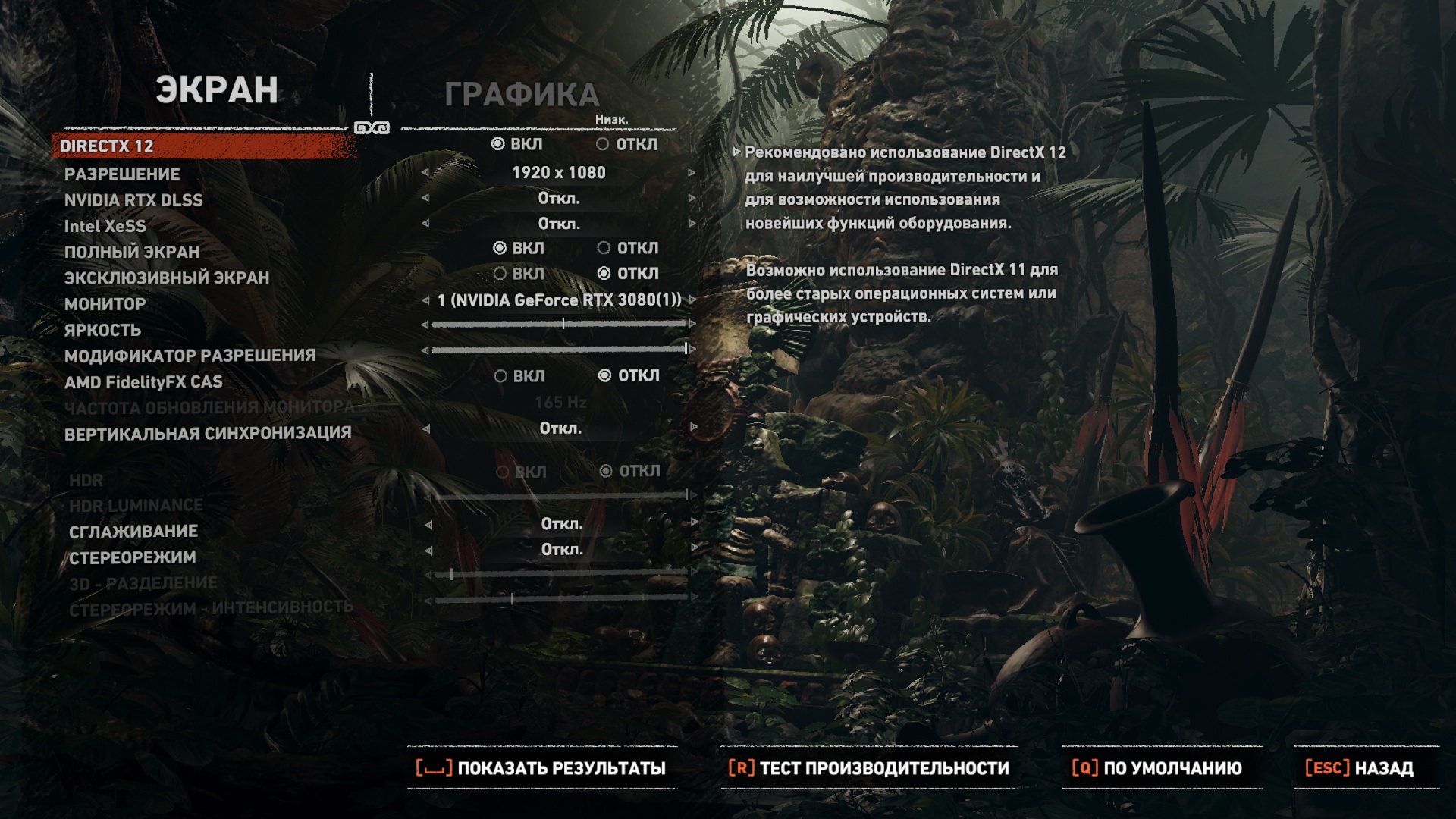Image resolution: width=1456 pixels, height=819 pixels.
Task: Select the РАЗРЕШЕНИЕ menu row
Action: (x=122, y=174)
